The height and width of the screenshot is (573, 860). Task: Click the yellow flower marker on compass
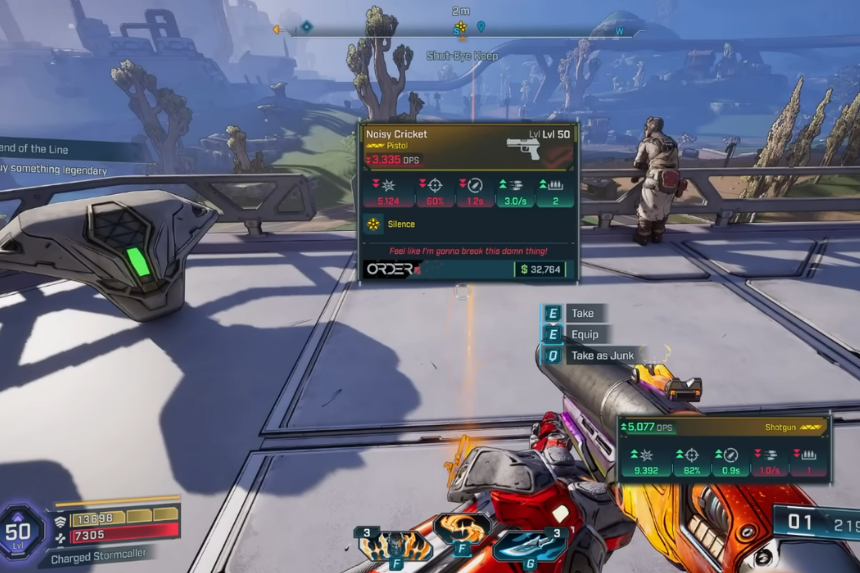460,28
